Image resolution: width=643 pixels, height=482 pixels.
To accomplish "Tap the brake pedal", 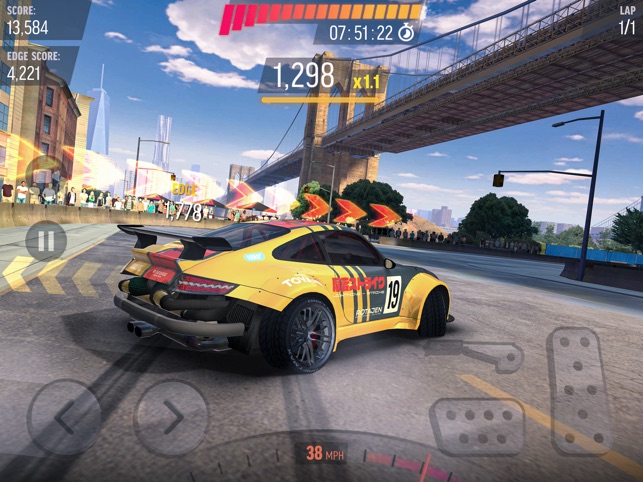I will [477, 426].
